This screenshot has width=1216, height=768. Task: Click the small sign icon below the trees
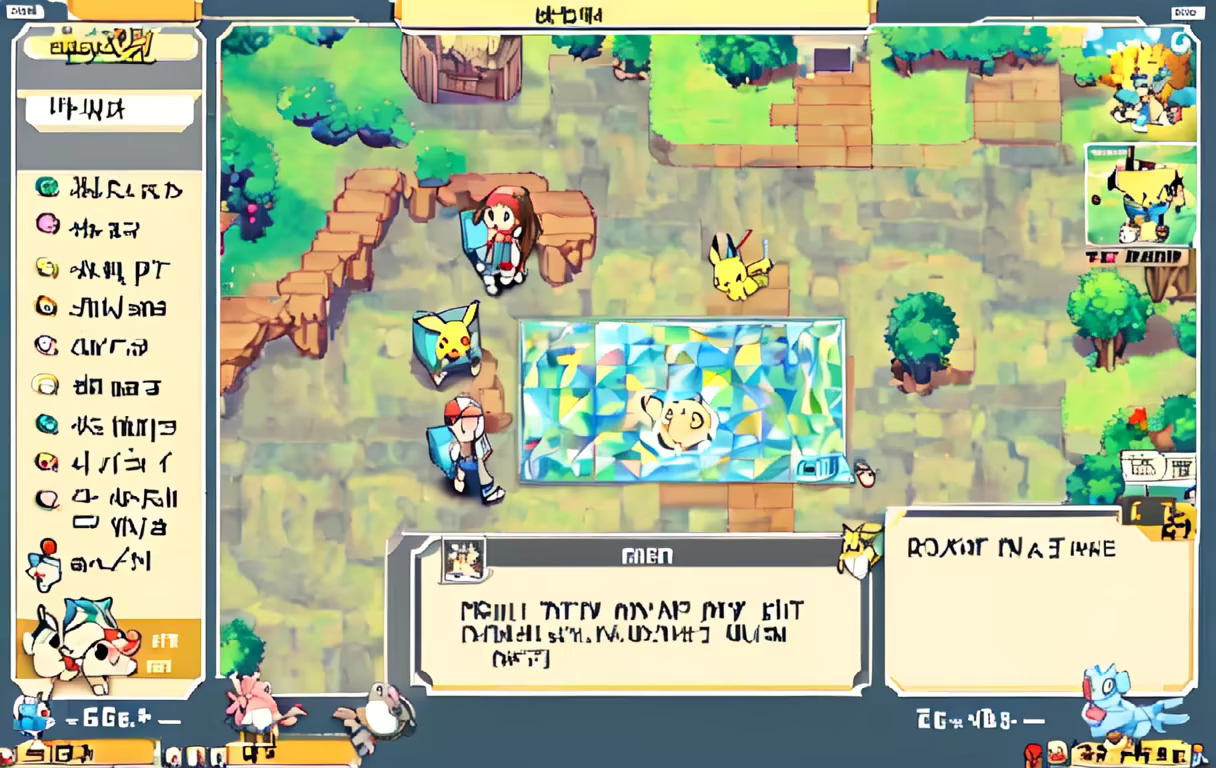pyautogui.click(x=1159, y=468)
